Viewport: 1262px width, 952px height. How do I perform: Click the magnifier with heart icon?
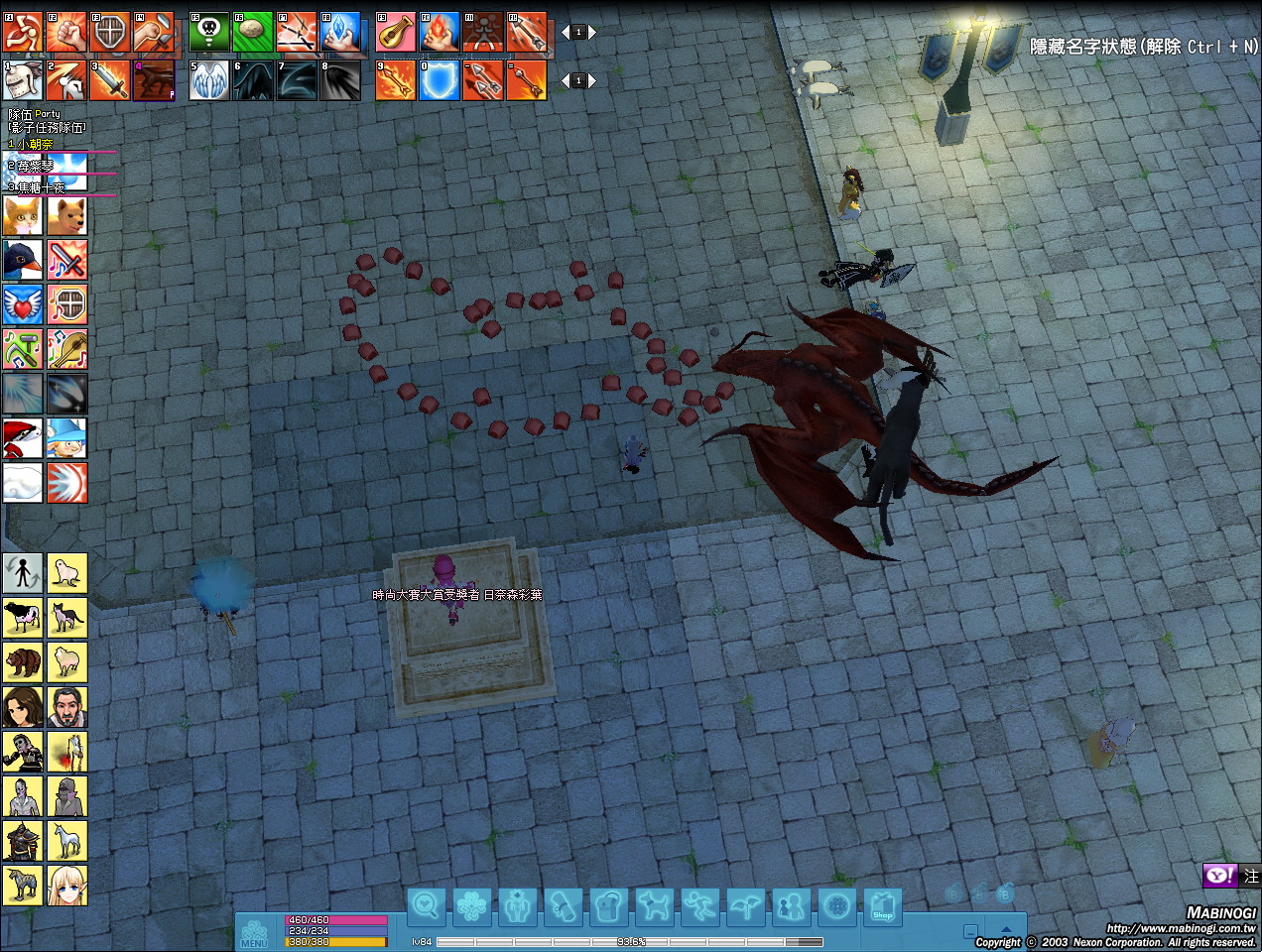click(427, 906)
